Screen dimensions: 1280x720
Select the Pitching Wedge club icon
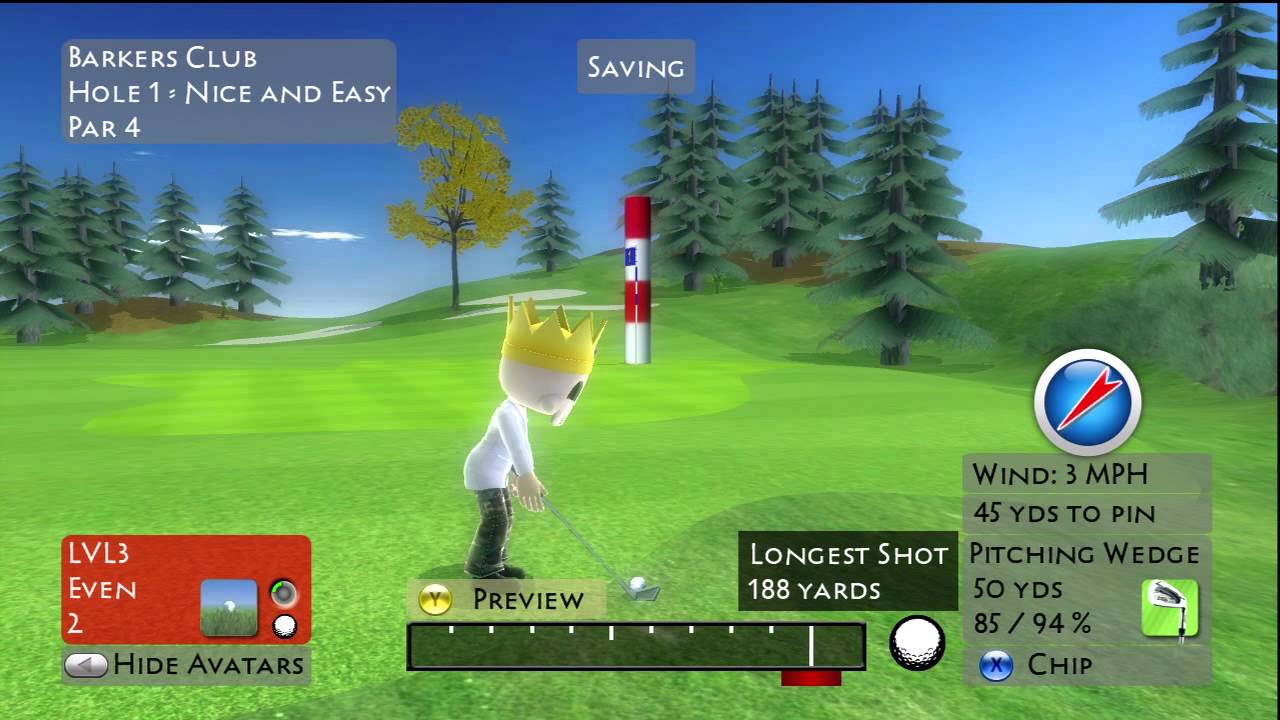(x=1171, y=605)
